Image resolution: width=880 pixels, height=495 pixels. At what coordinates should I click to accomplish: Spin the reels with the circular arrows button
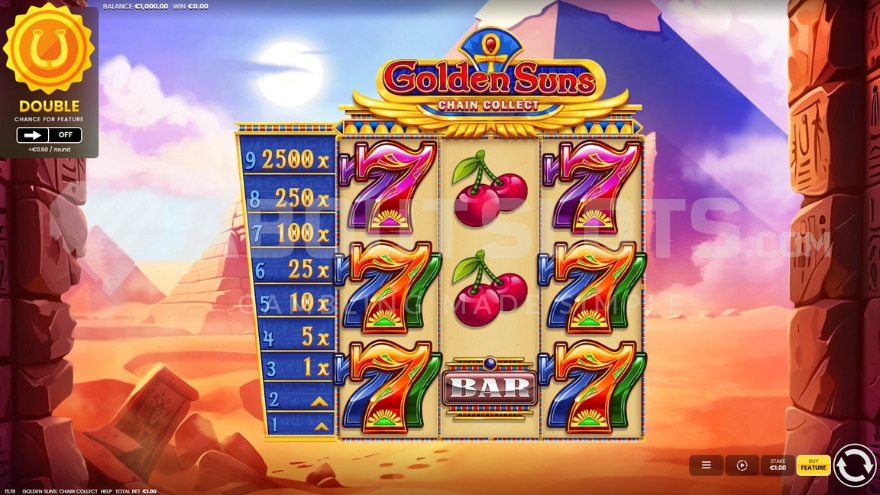[x=854, y=465]
